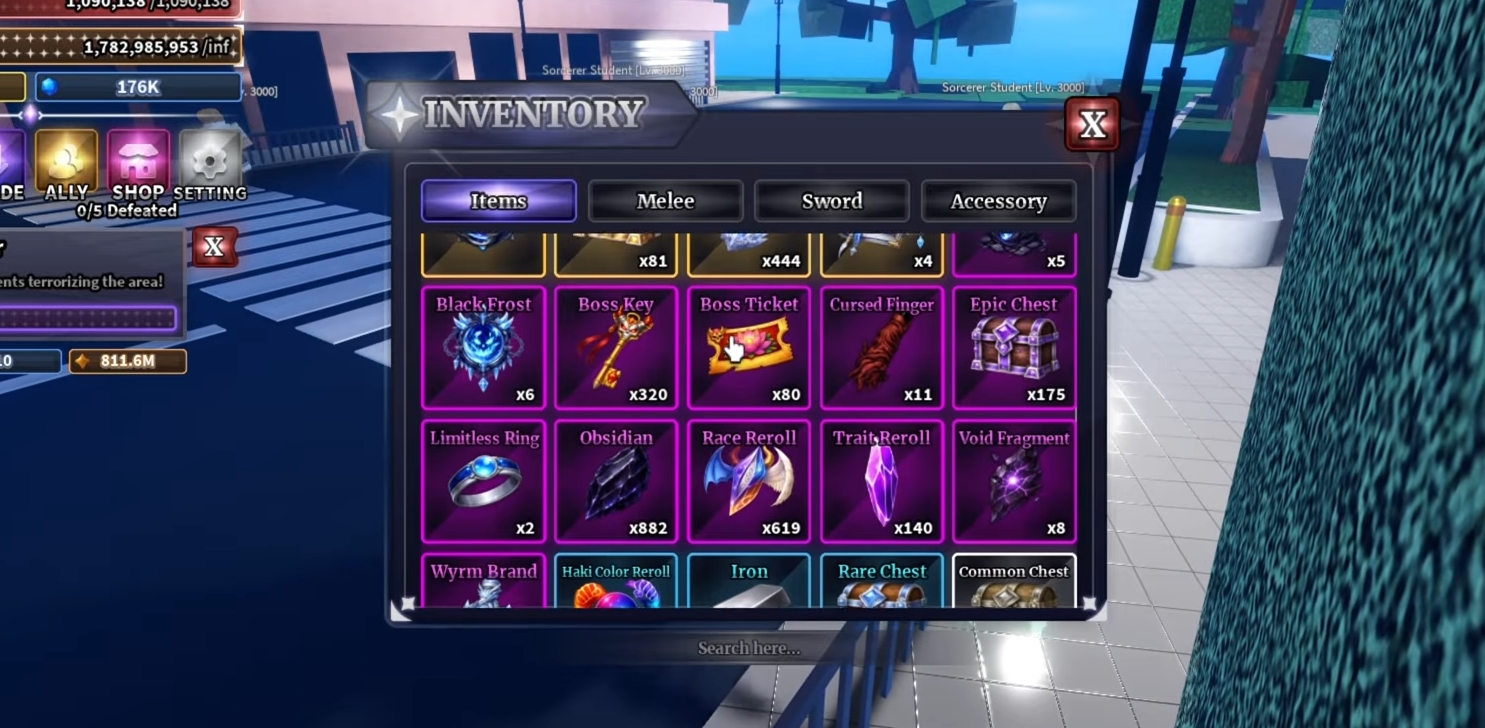This screenshot has width=1485, height=728.
Task: Click the Cursed Finger item
Action: [x=881, y=348]
